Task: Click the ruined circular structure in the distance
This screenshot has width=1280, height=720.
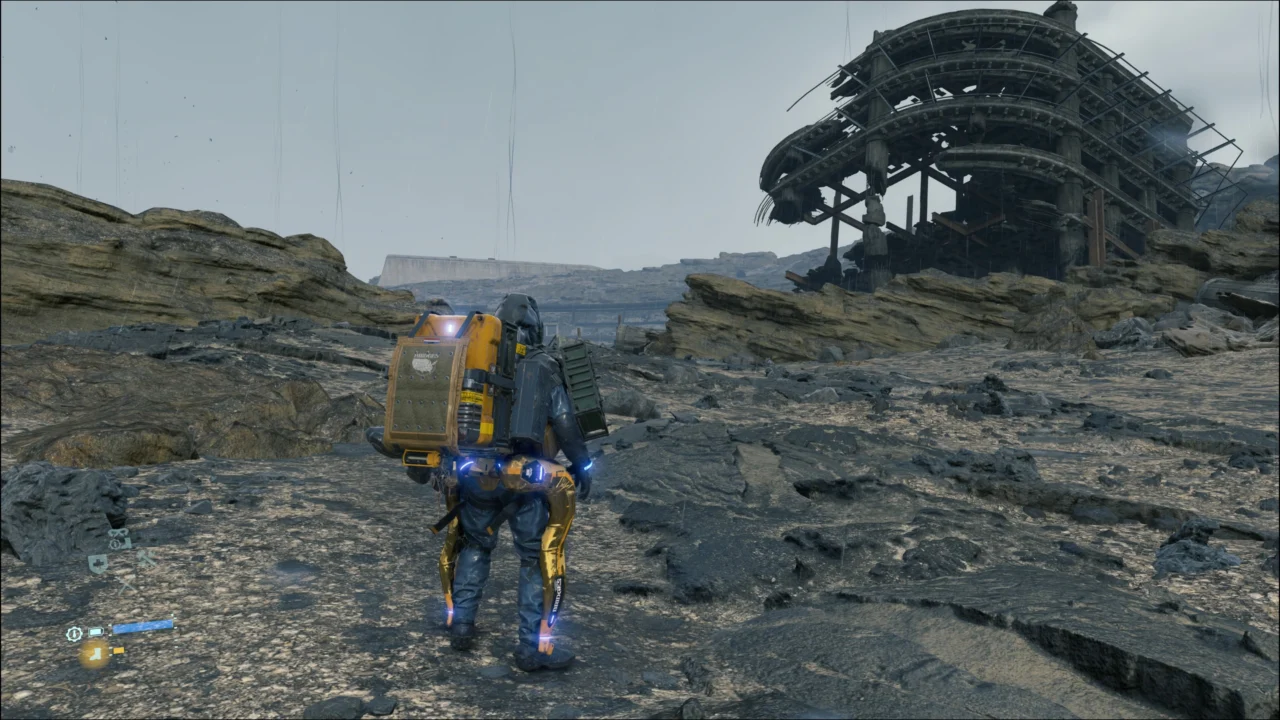Action: (980, 130)
